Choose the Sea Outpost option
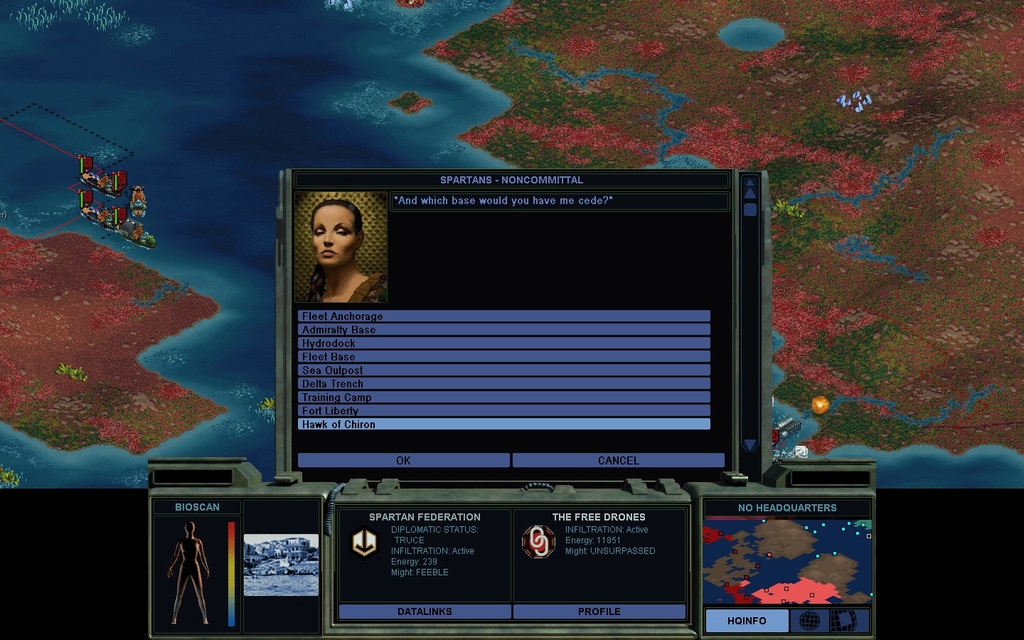The width and height of the screenshot is (1024, 640). click(x=504, y=370)
